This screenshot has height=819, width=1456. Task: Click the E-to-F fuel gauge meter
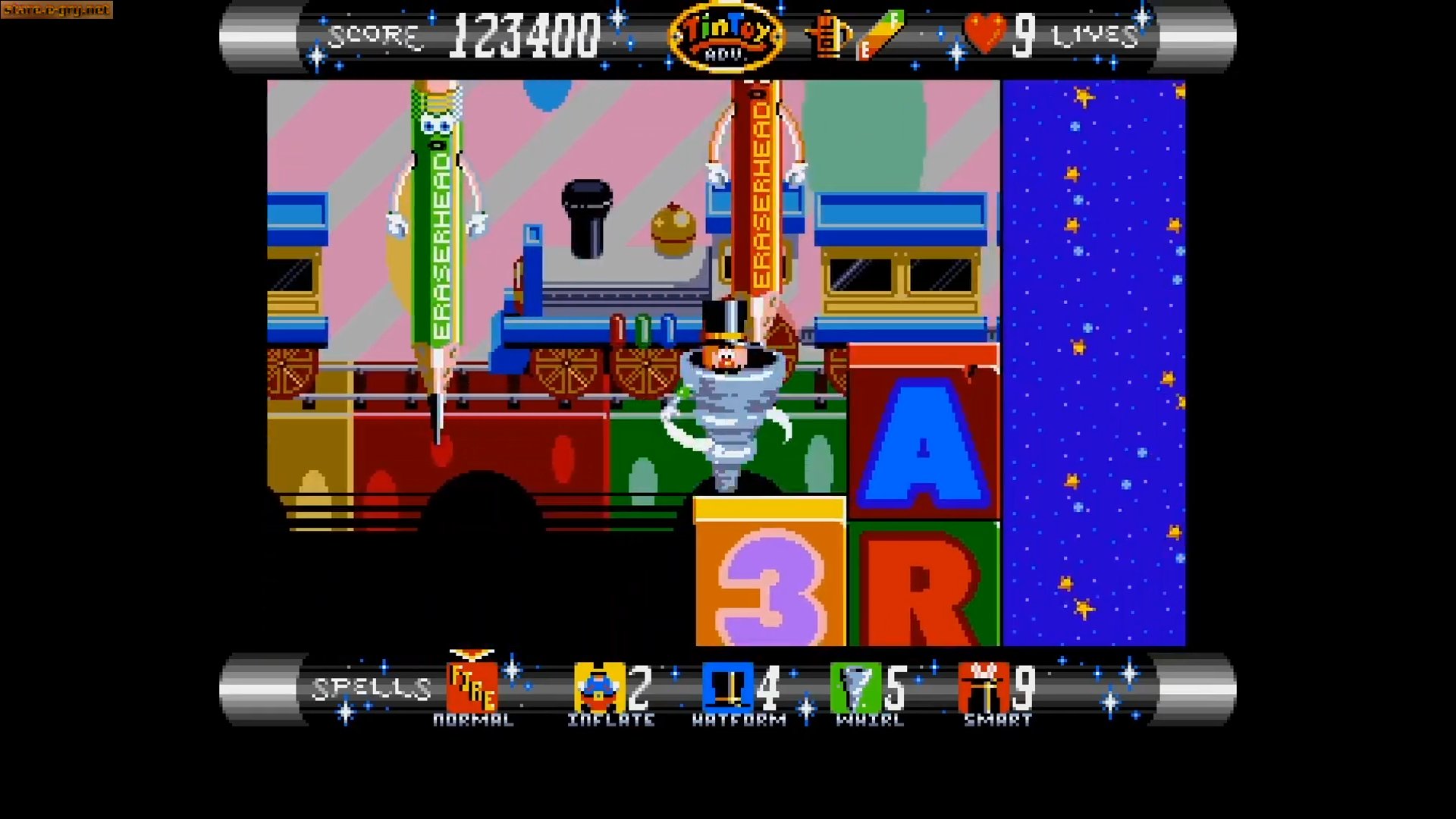point(880,36)
